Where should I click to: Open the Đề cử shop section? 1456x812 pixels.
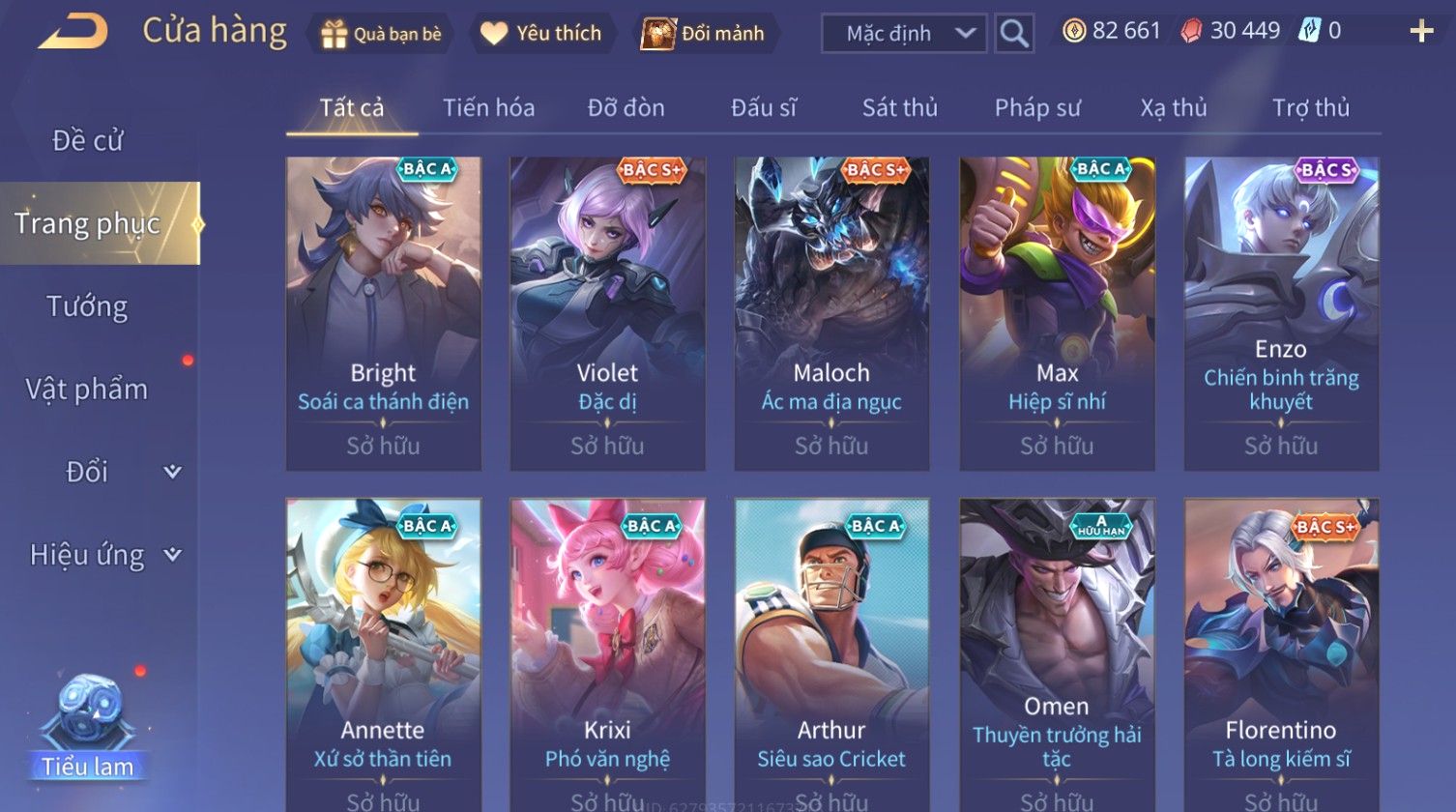click(x=88, y=141)
